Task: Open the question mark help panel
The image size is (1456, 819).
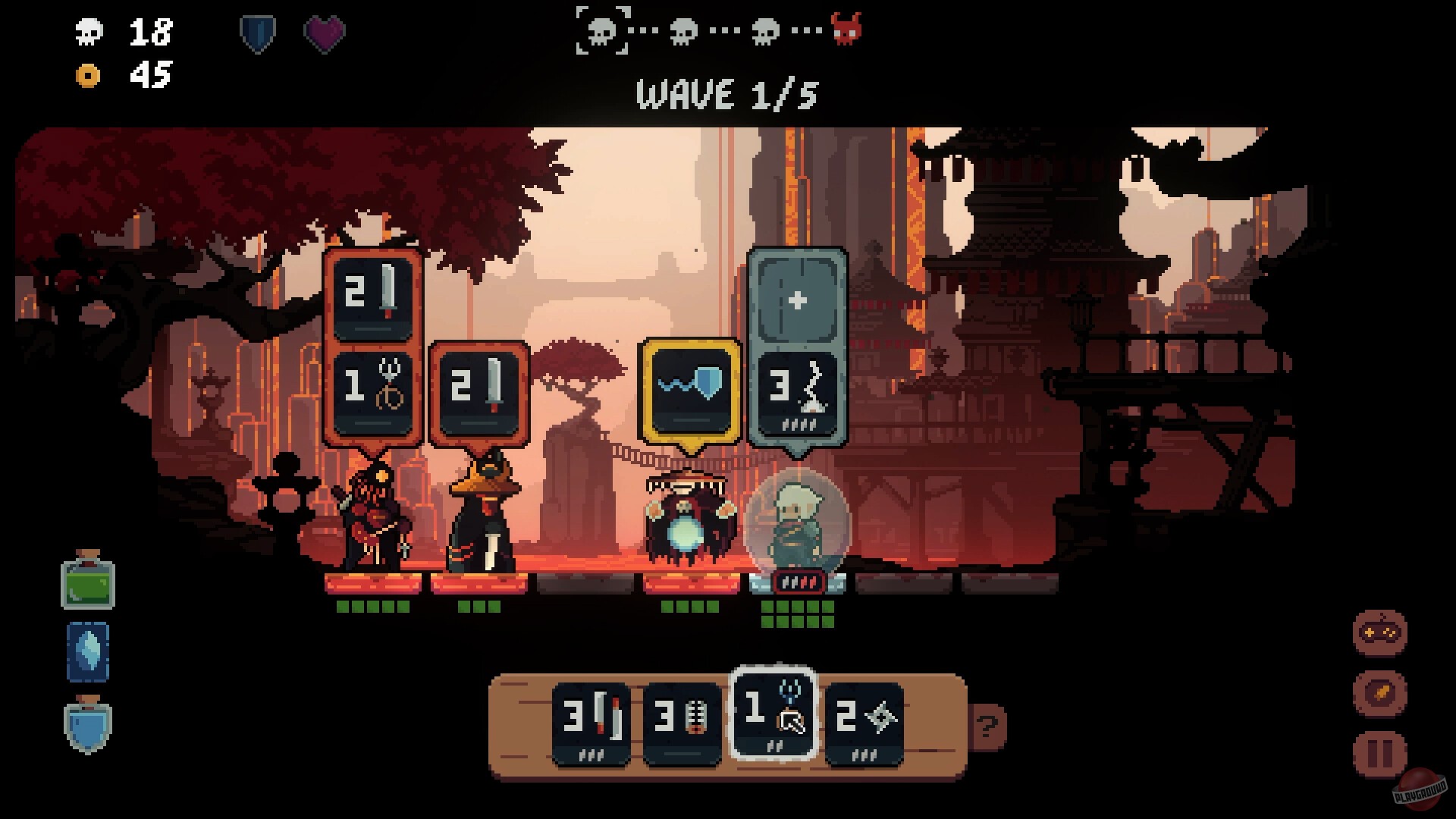Action: (986, 726)
